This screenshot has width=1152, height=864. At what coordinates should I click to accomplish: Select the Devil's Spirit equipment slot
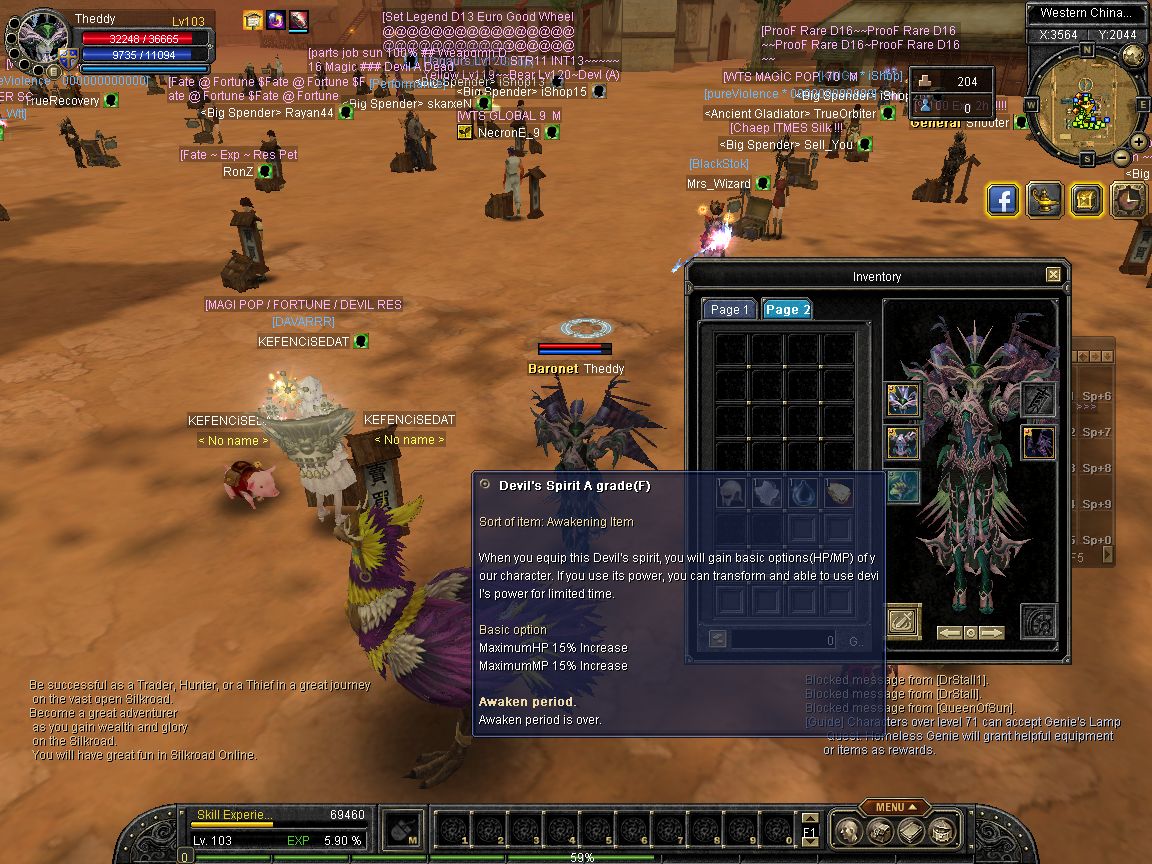click(1038, 442)
